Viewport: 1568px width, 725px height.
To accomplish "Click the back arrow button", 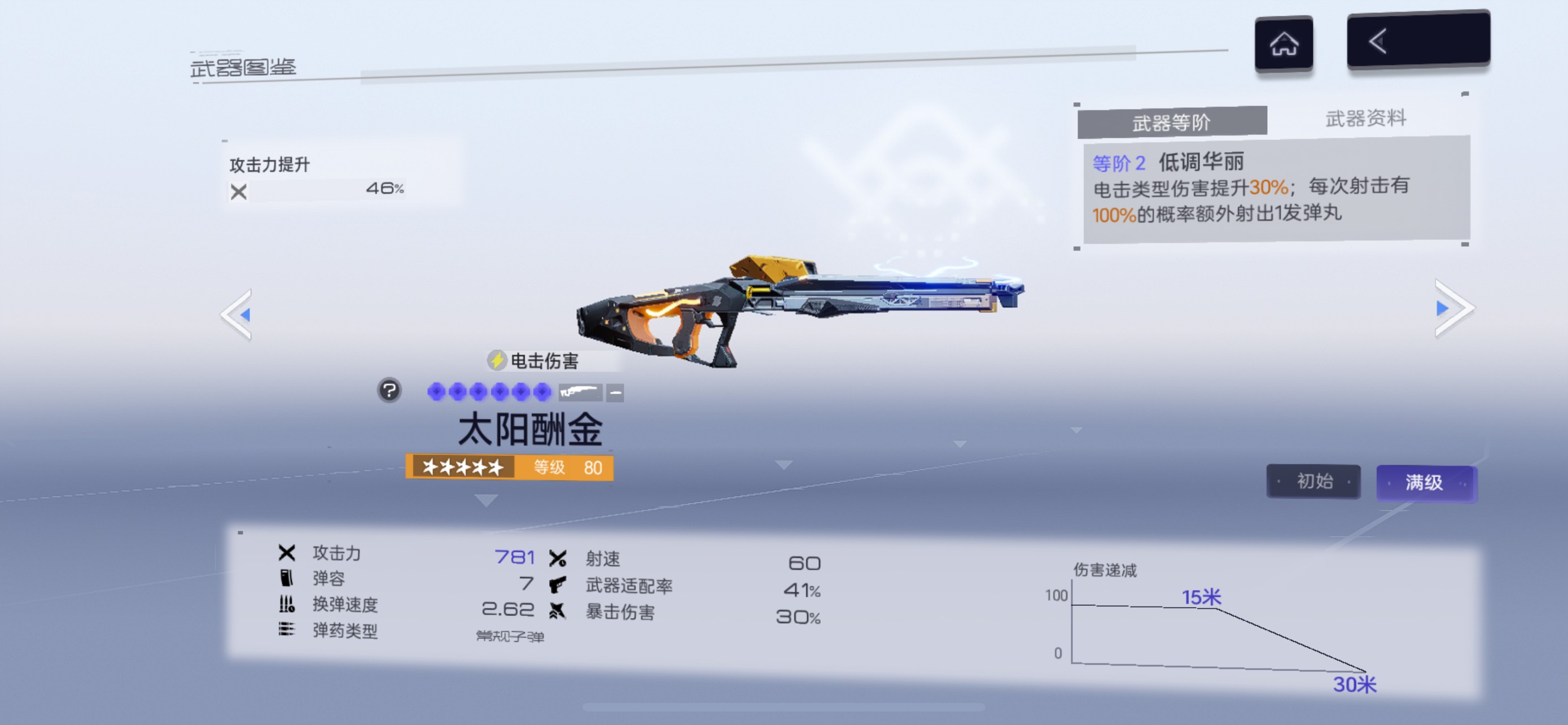I will pyautogui.click(x=1417, y=40).
